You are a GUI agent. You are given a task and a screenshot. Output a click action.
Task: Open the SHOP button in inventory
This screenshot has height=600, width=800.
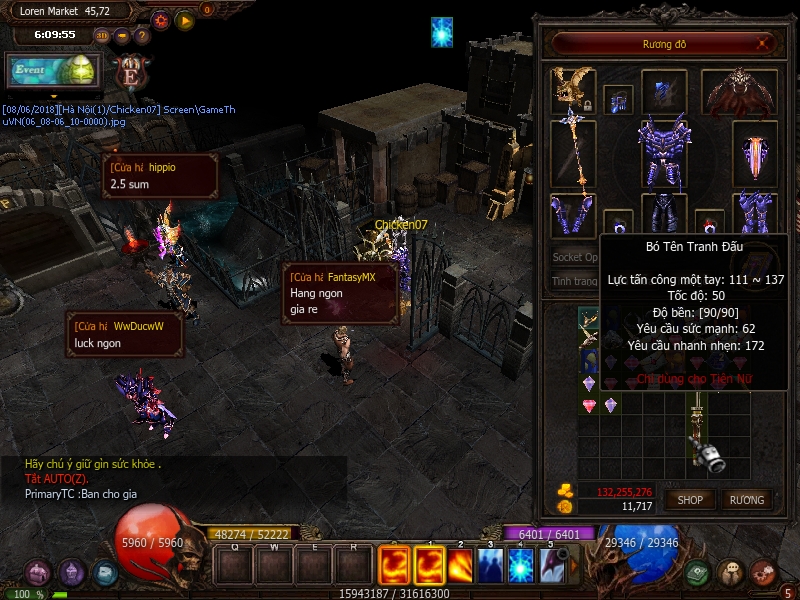[690, 499]
